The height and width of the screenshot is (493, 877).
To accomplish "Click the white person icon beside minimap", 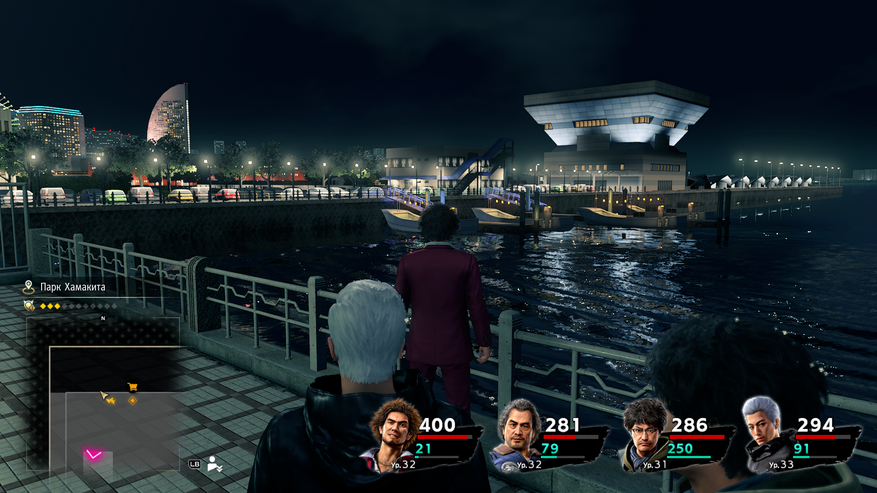I will [214, 463].
